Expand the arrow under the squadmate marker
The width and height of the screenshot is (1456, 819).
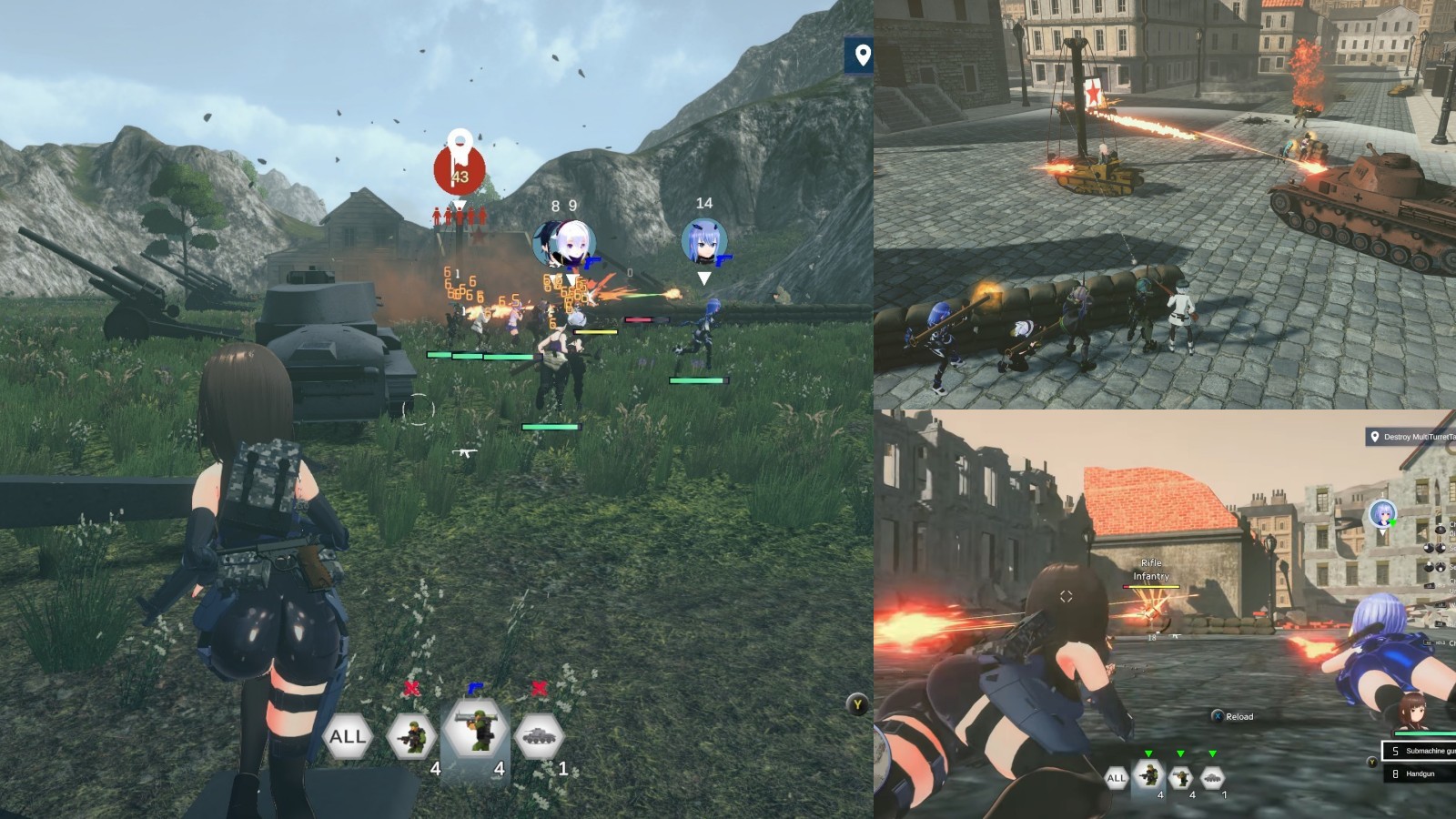[x=573, y=279]
